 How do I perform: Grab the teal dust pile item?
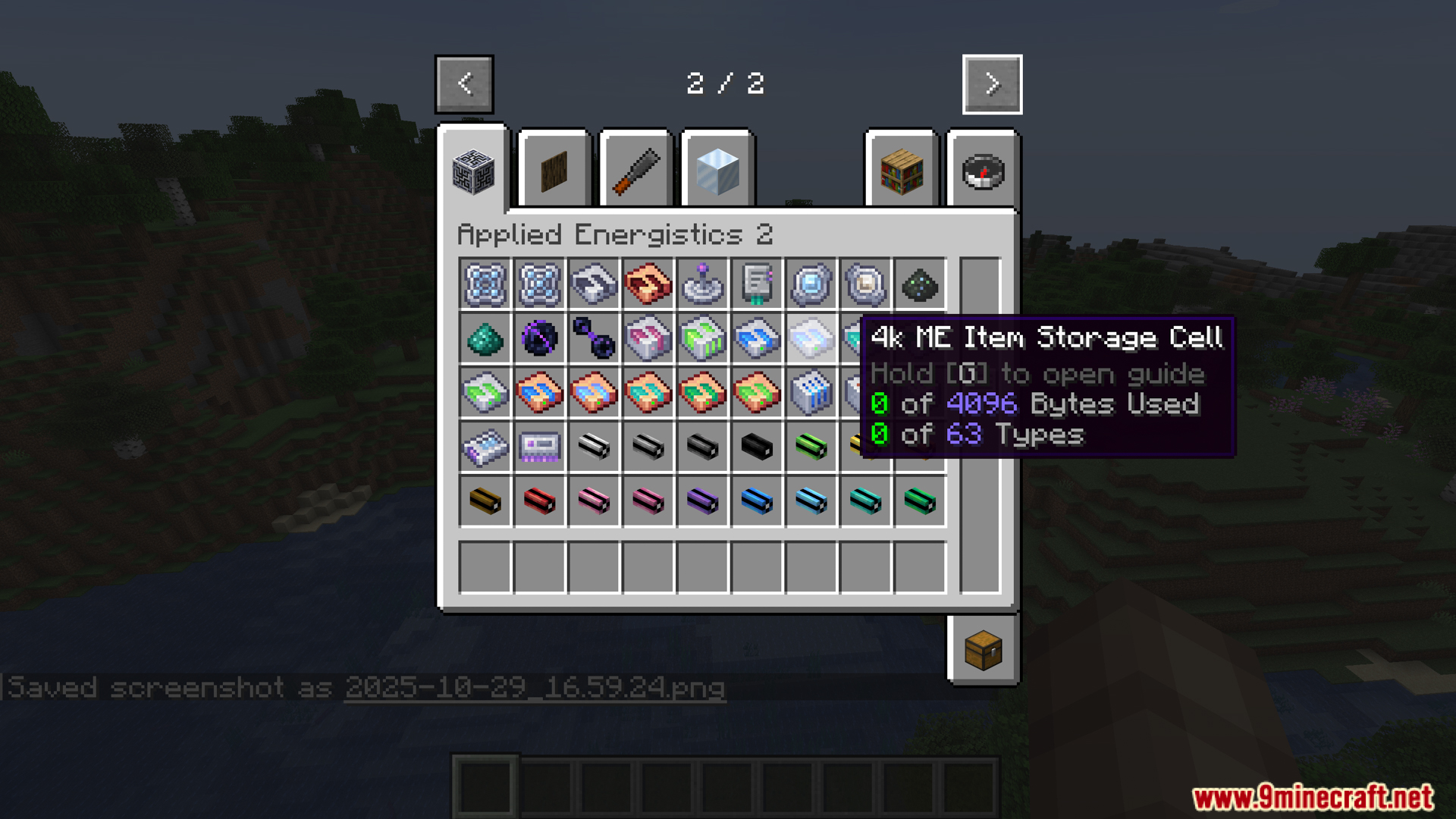pyautogui.click(x=485, y=338)
